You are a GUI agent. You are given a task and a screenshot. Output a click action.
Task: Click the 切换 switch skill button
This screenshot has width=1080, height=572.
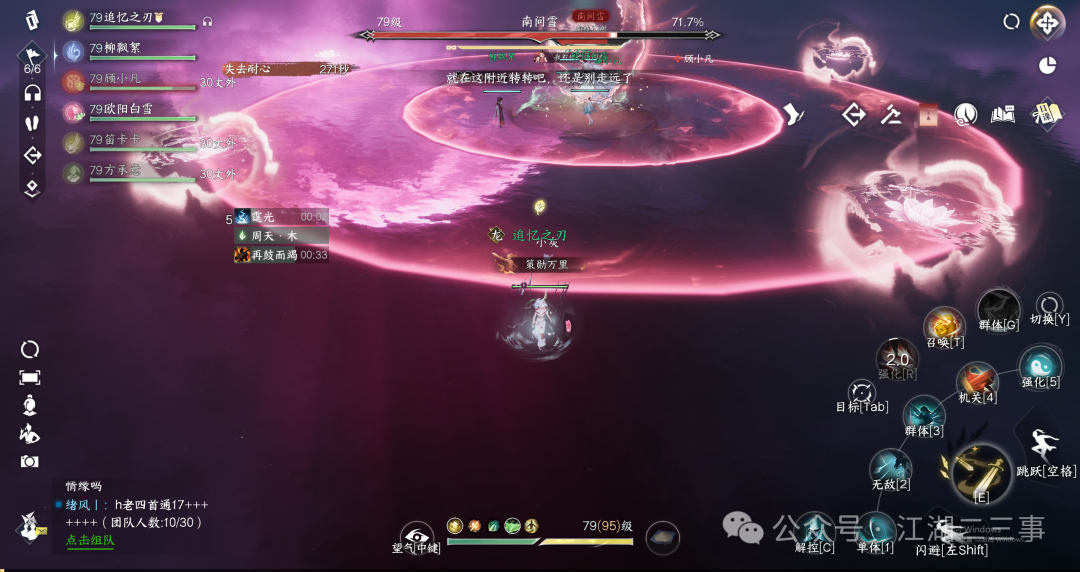[x=1049, y=305]
